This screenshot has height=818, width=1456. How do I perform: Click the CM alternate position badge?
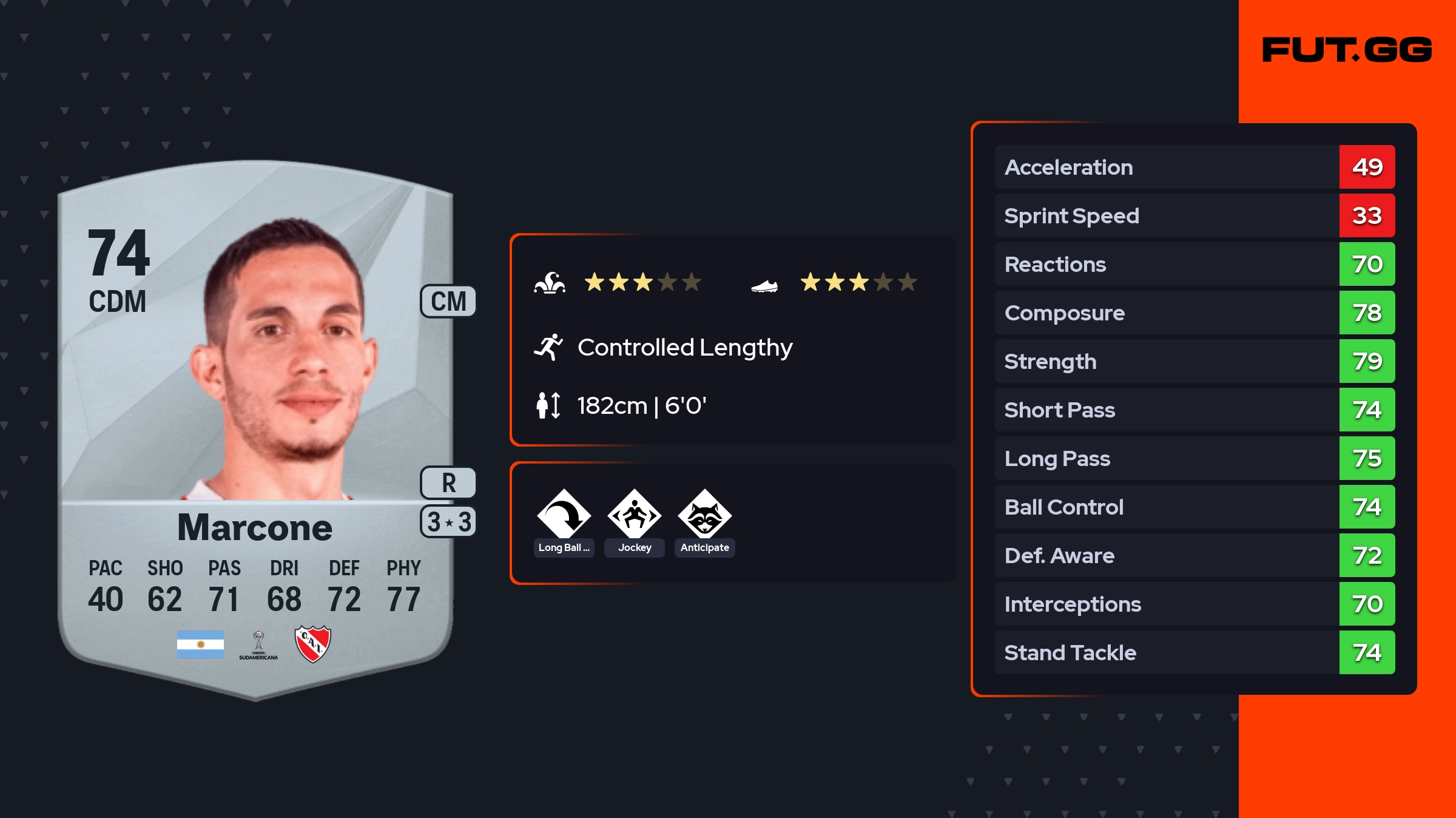(448, 302)
